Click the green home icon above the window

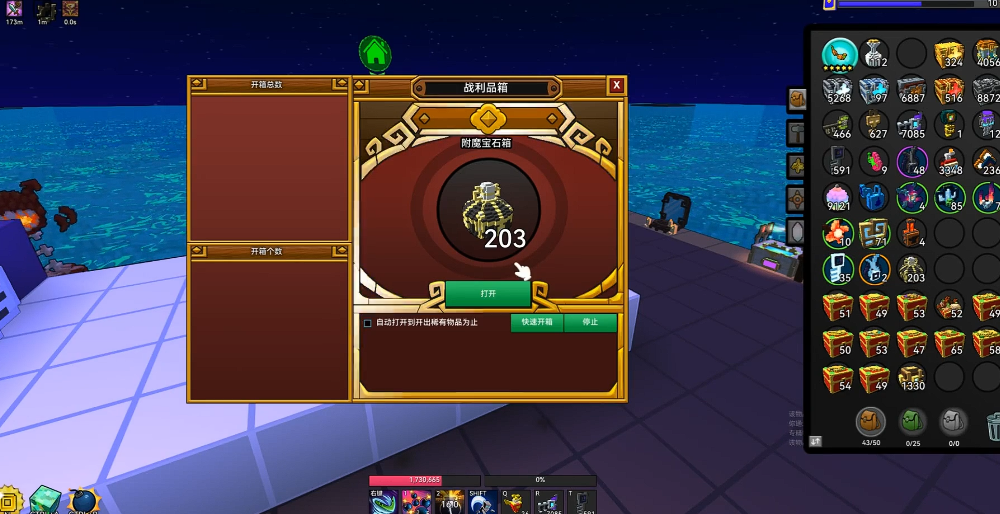(375, 52)
